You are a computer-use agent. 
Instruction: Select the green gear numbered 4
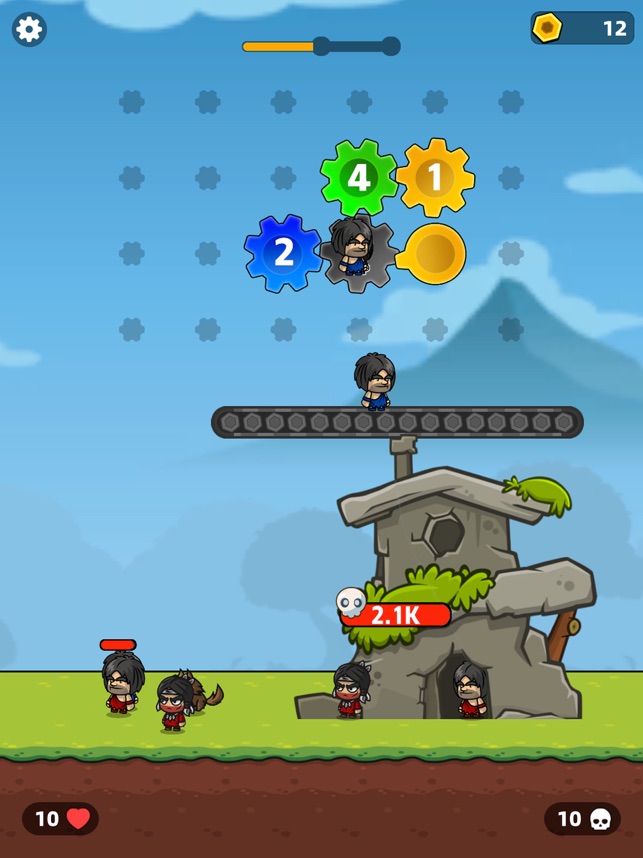[358, 178]
